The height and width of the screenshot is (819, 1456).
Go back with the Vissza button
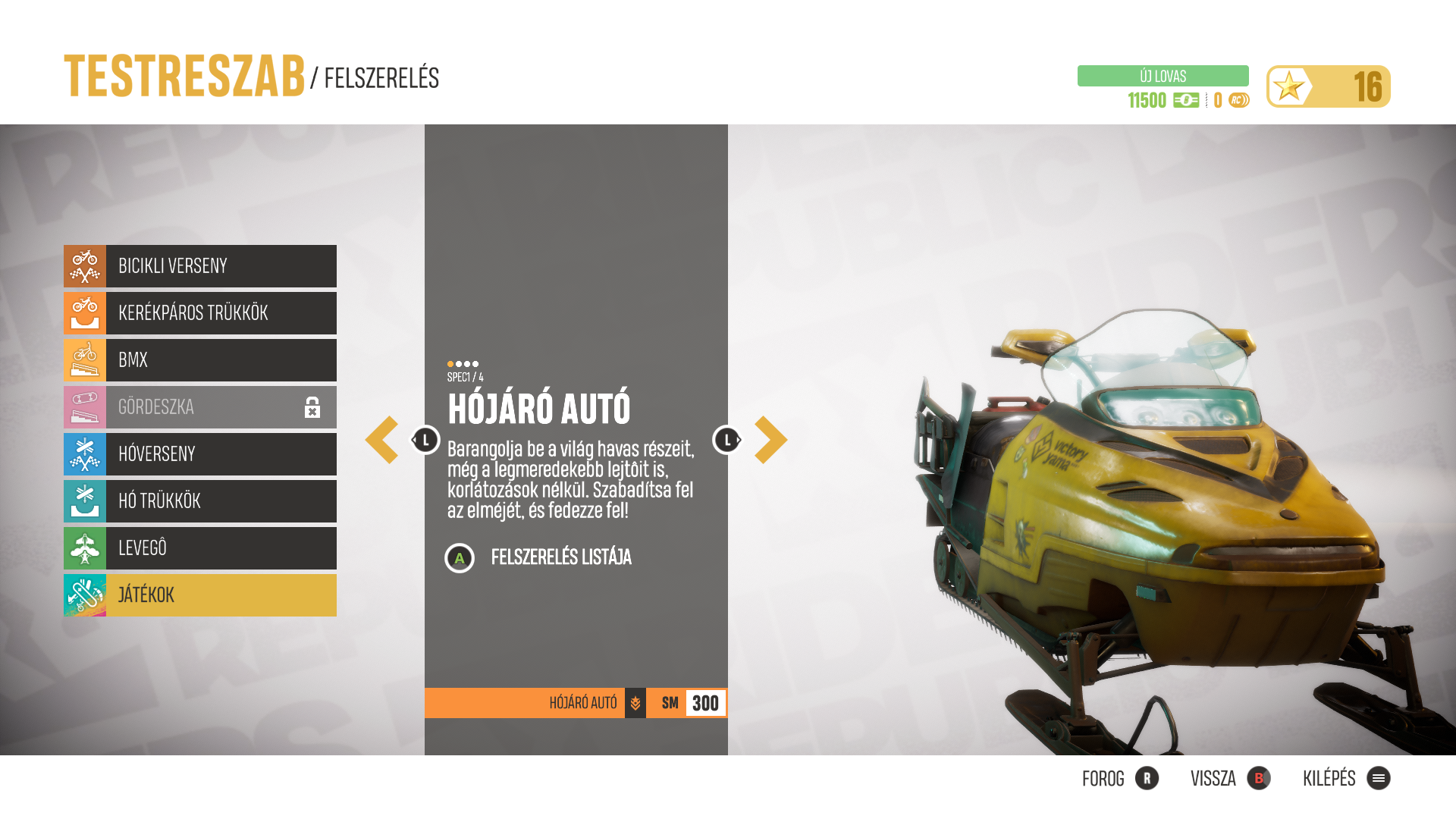pos(1230,779)
